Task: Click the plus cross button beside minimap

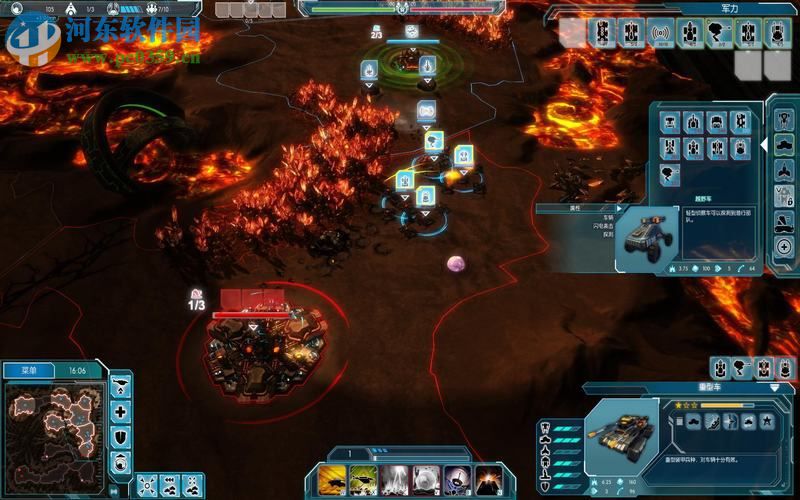Action: coord(120,412)
